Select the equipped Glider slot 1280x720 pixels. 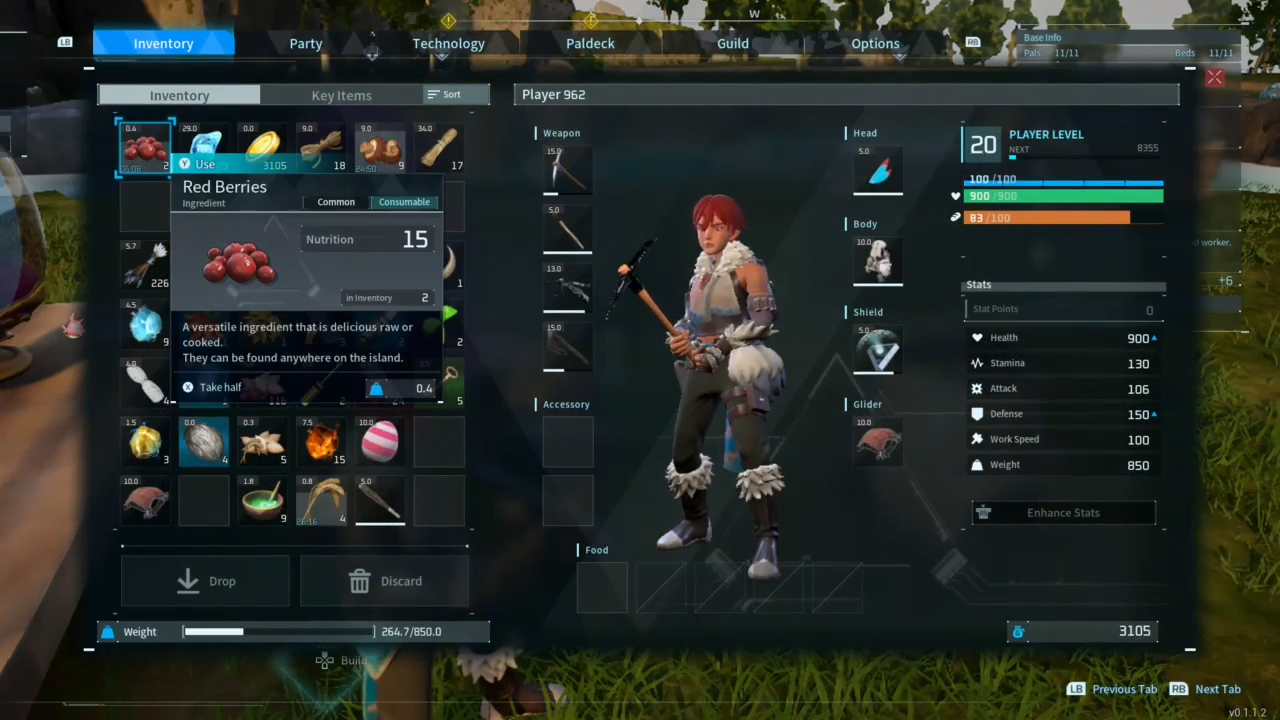pos(878,442)
